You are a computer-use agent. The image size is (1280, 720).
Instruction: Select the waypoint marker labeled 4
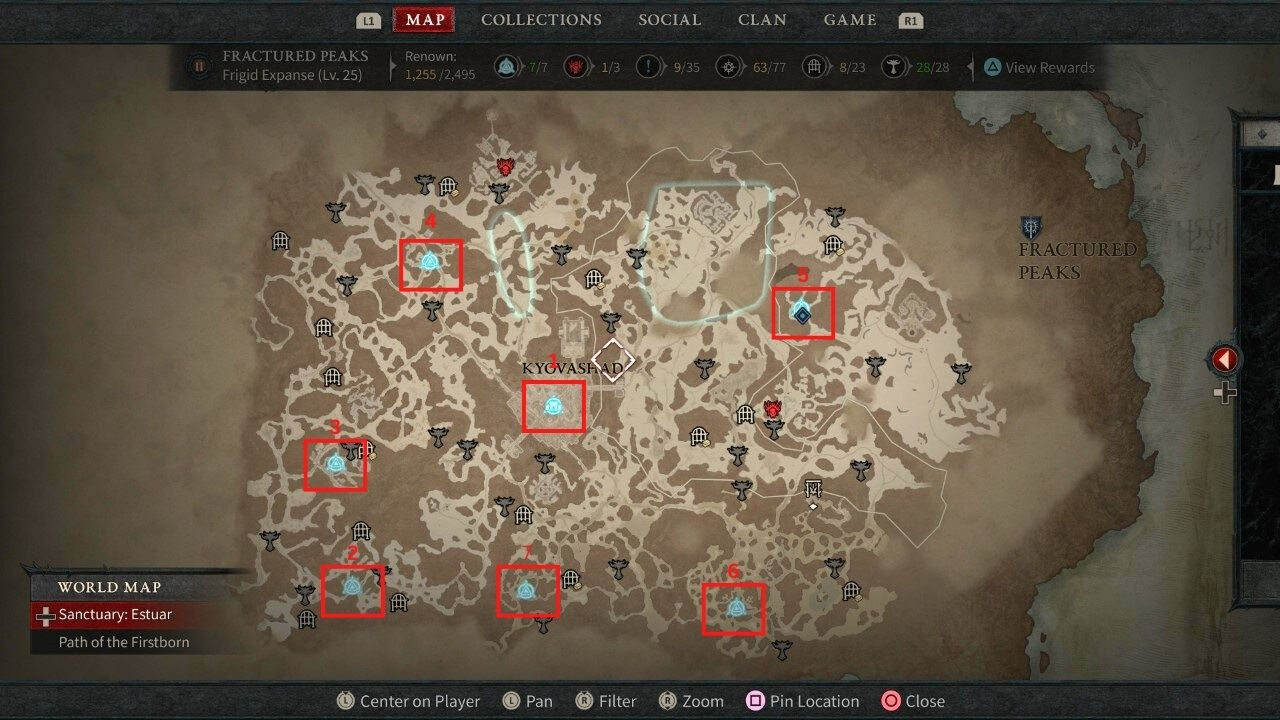coord(429,260)
